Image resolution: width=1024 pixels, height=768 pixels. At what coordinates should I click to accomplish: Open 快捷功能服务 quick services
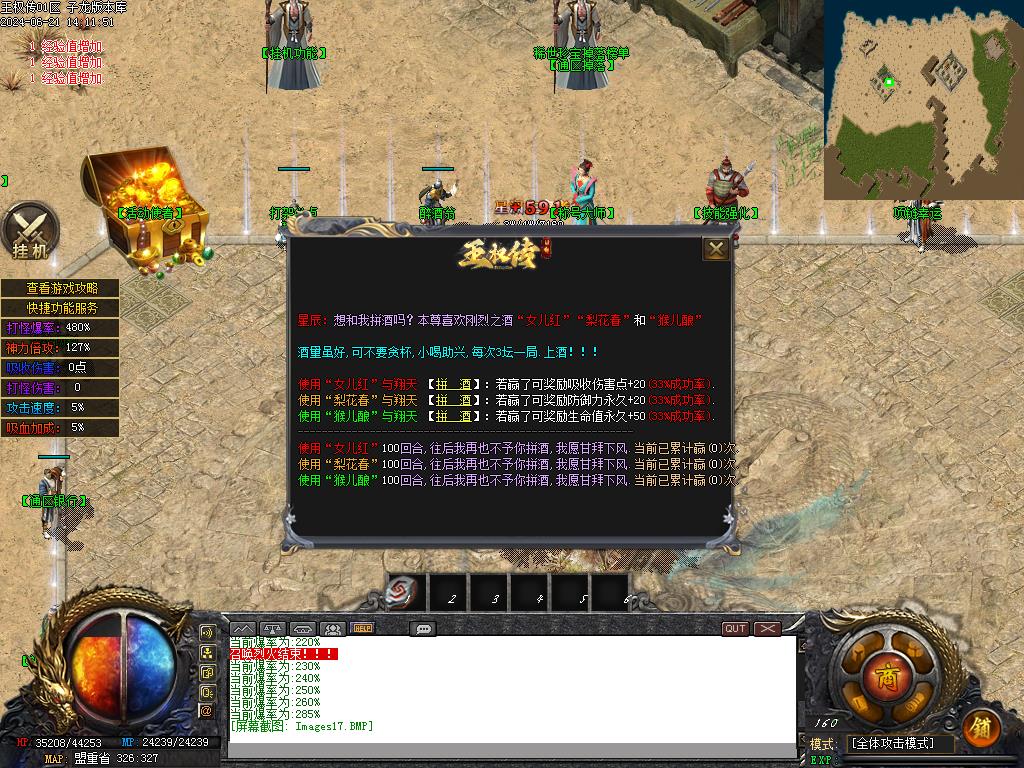point(62,308)
